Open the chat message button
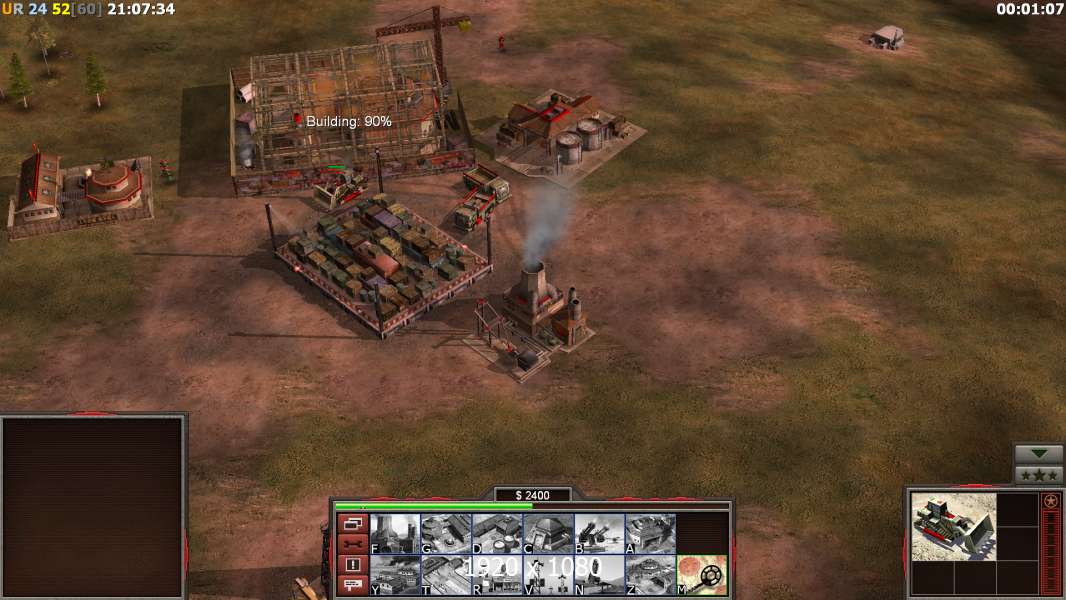The image size is (1066, 600). [352, 586]
